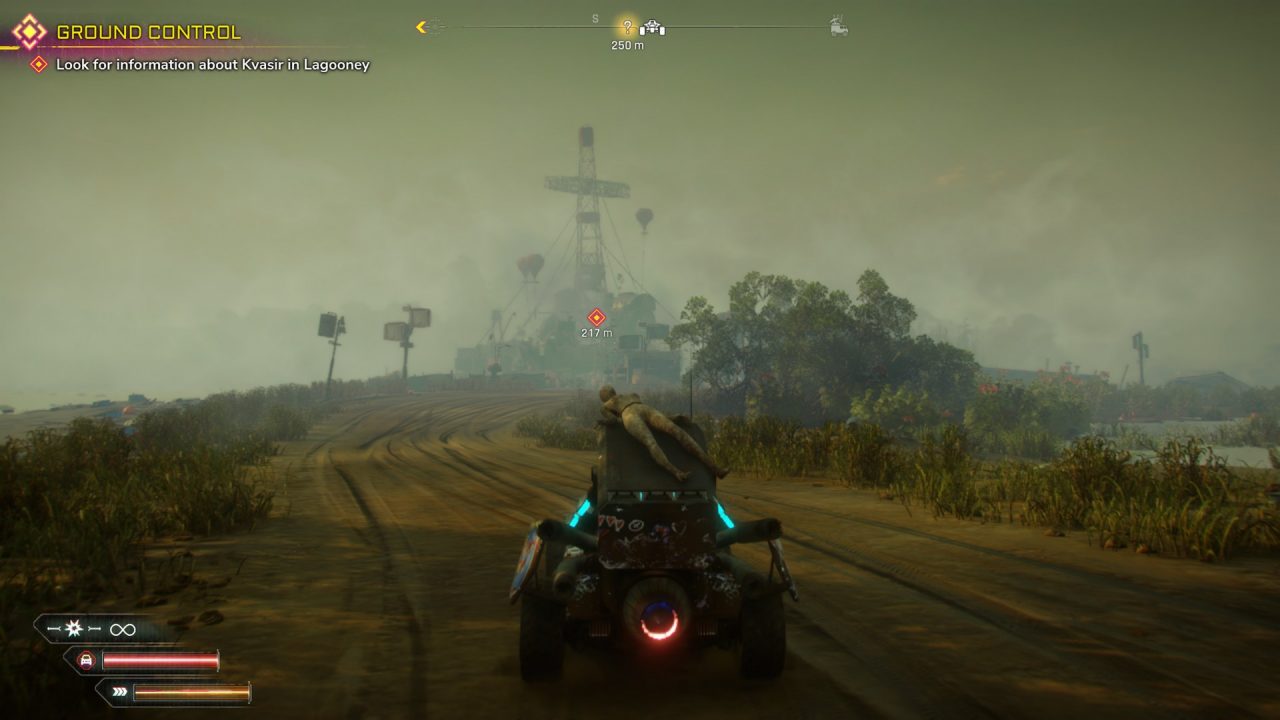
Task: Select the Kvasir in Lagooney objective line
Action: (x=212, y=65)
